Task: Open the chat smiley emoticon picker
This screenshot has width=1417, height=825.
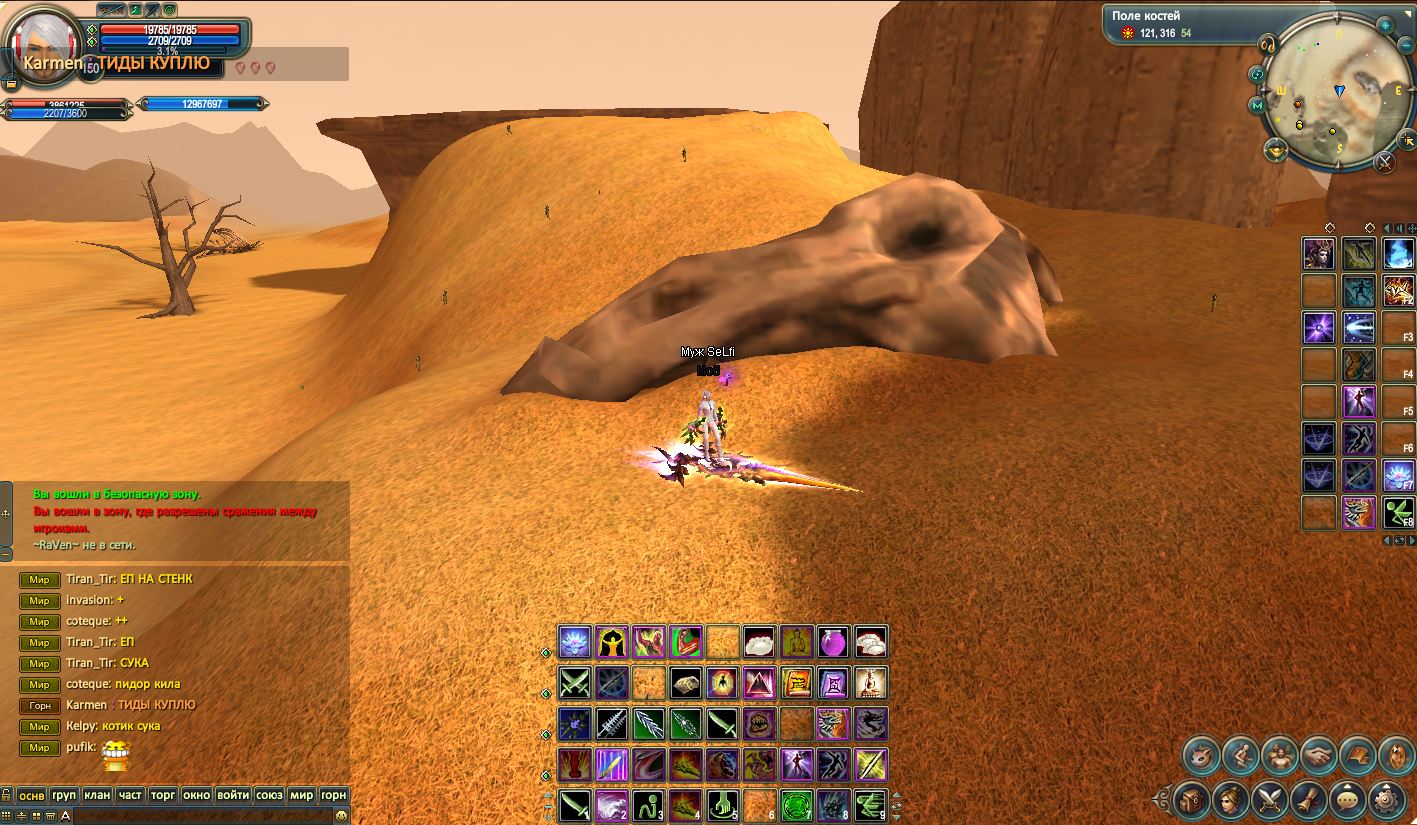Action: pyautogui.click(x=341, y=815)
